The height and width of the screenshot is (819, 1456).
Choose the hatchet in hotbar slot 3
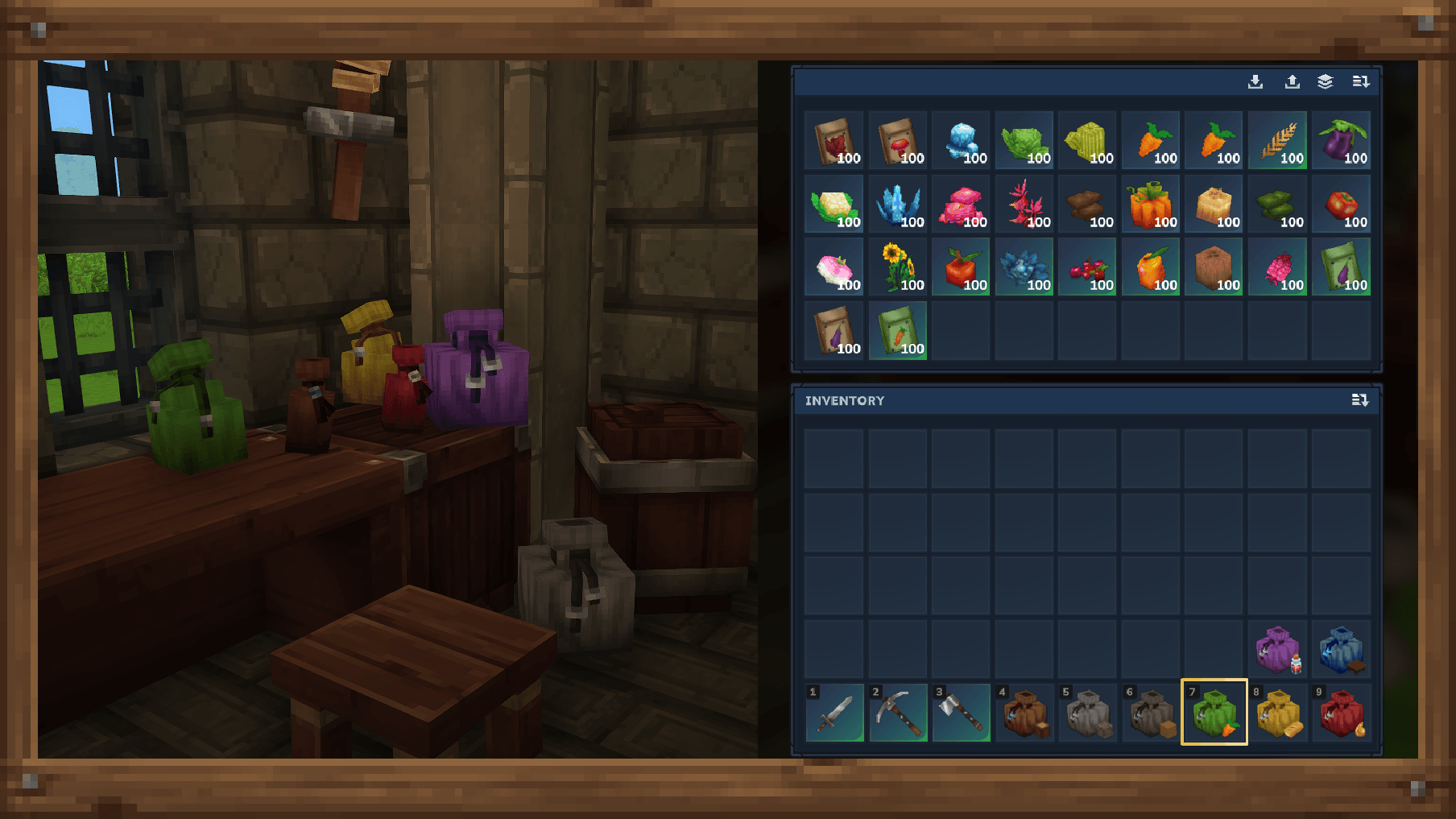click(x=961, y=713)
